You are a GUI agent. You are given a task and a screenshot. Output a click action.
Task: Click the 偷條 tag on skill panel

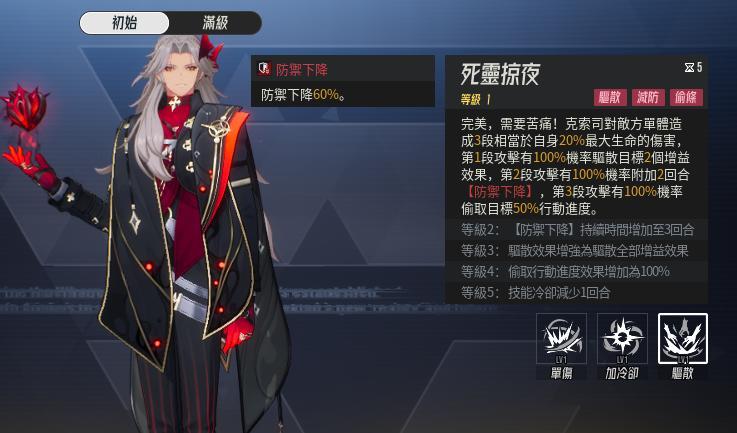coord(687,97)
